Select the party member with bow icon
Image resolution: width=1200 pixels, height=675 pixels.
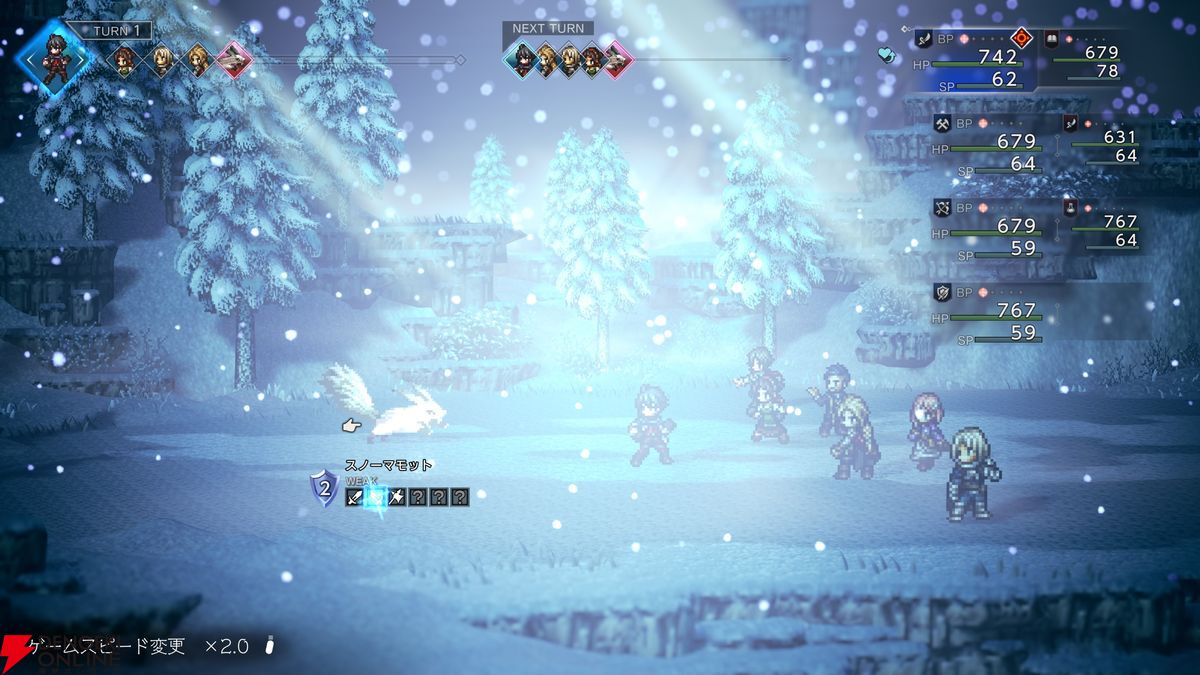tap(942, 208)
